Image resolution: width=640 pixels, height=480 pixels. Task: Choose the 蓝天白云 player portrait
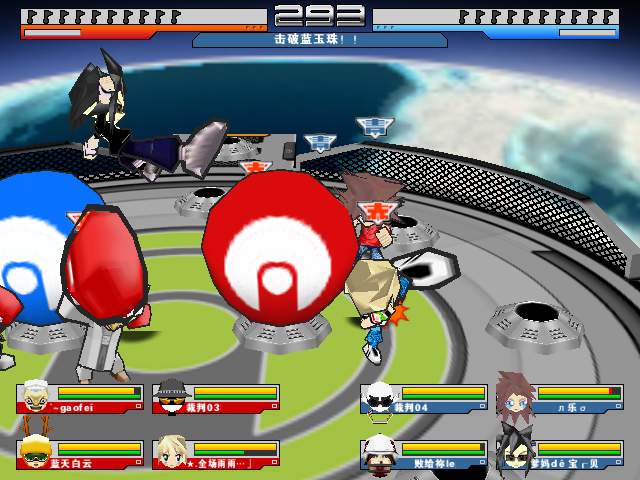click(x=33, y=453)
